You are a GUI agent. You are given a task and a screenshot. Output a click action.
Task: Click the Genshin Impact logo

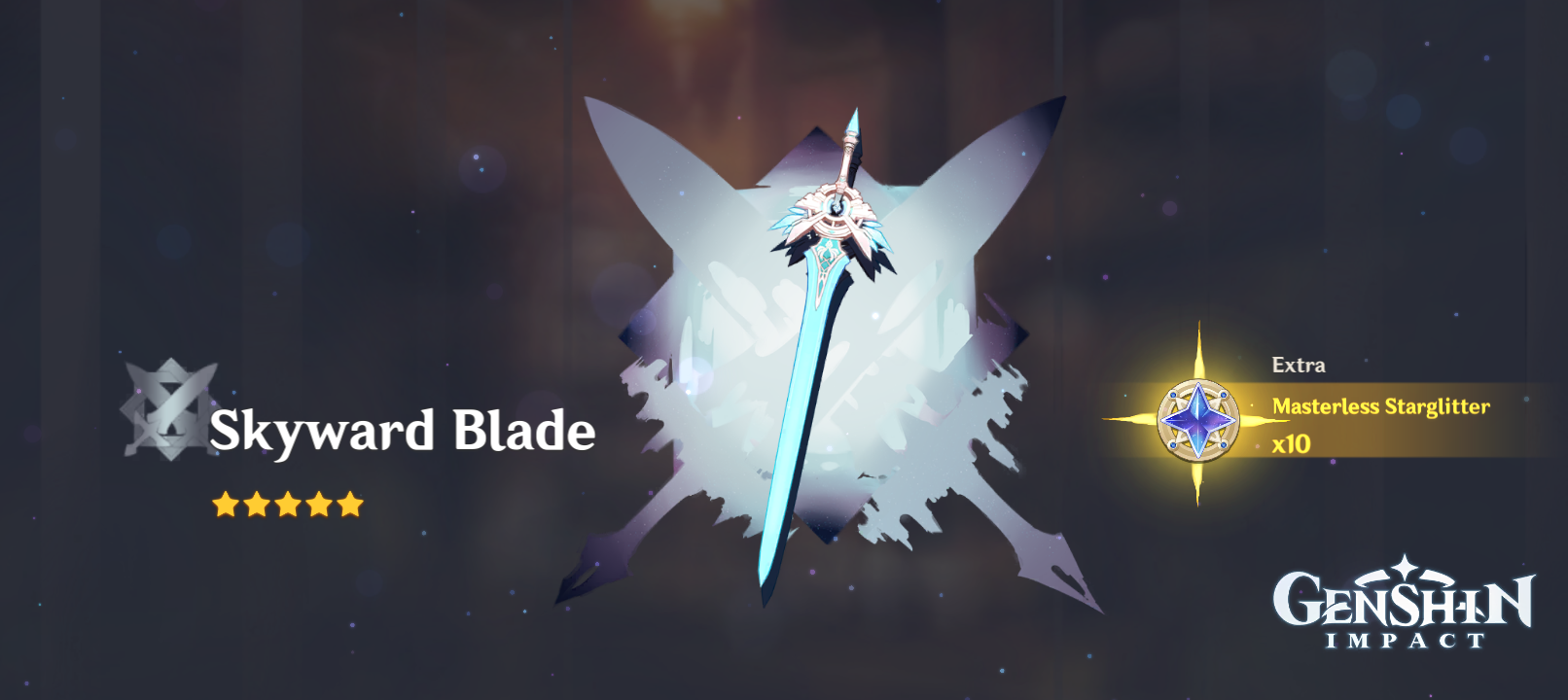(x=1401, y=603)
